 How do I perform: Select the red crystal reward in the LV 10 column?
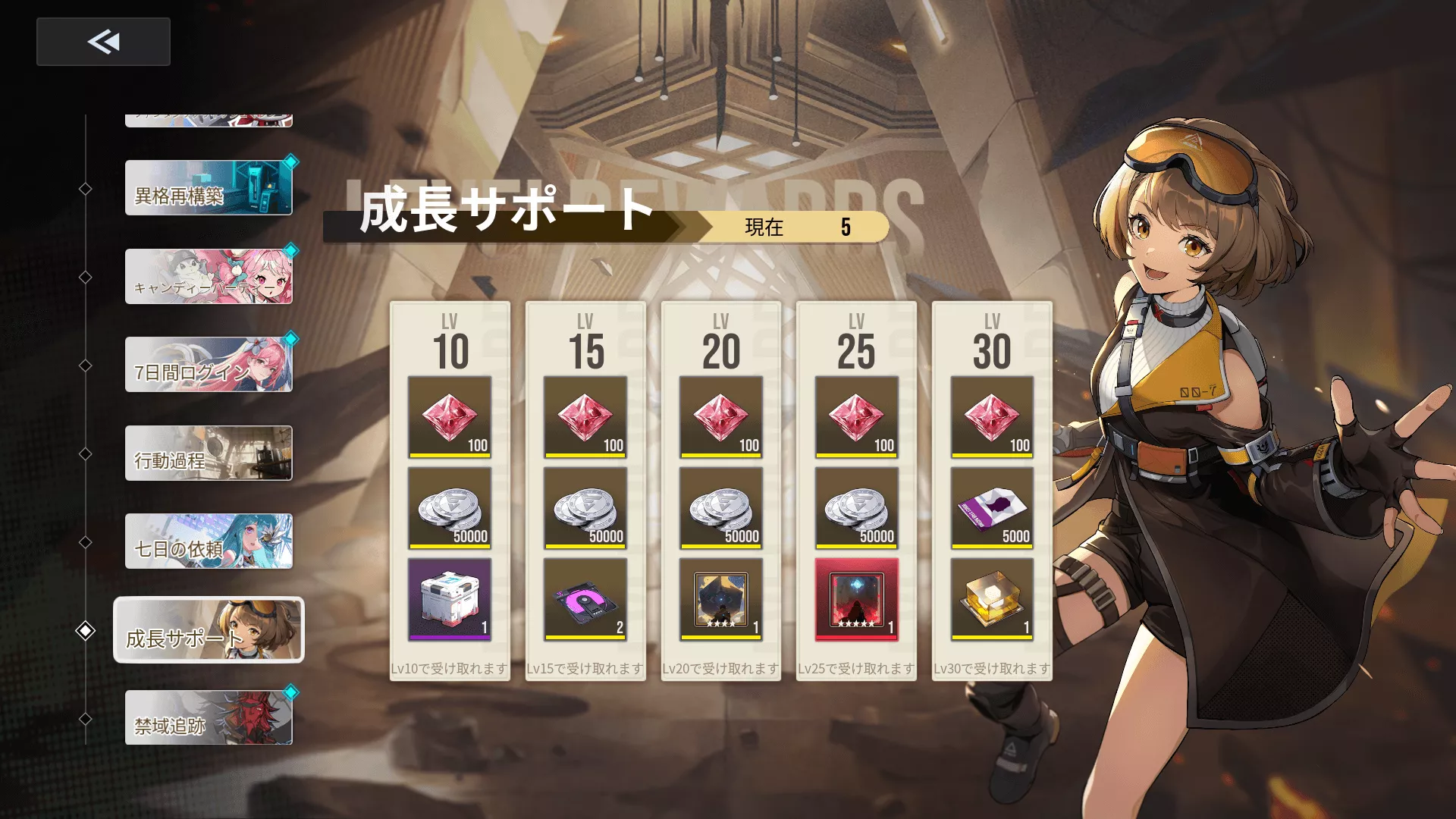point(450,416)
